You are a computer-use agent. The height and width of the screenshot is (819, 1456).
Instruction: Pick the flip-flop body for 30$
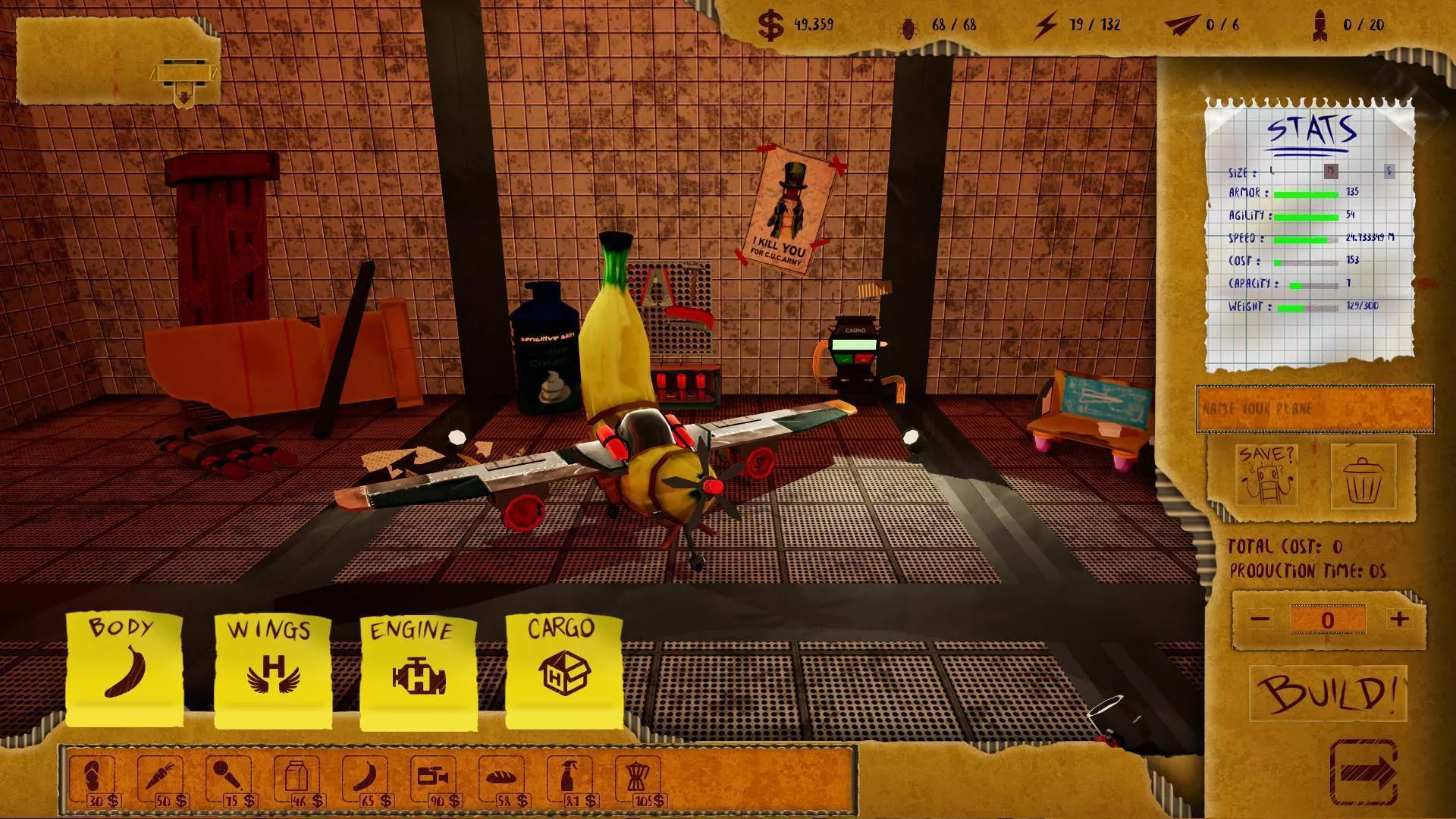[93, 780]
